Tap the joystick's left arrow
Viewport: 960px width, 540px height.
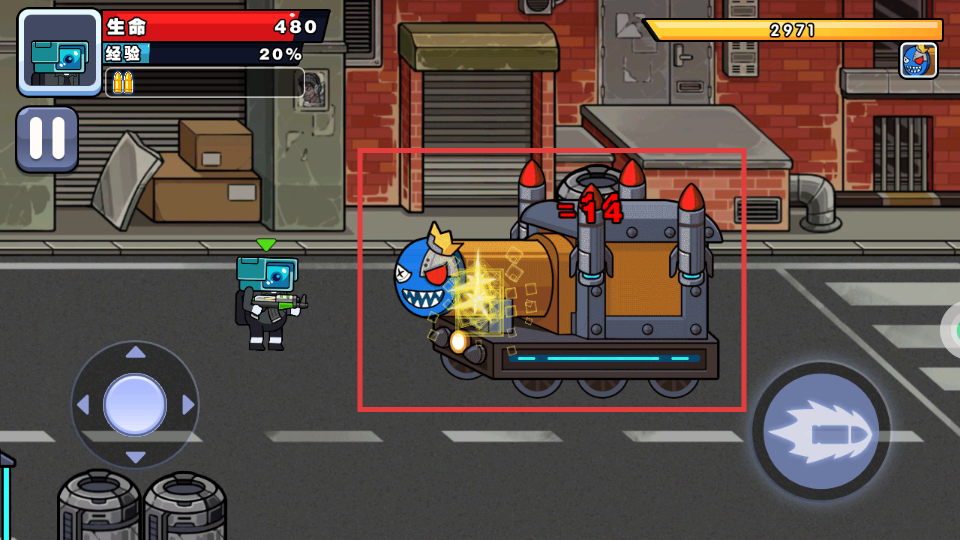[x=83, y=405]
